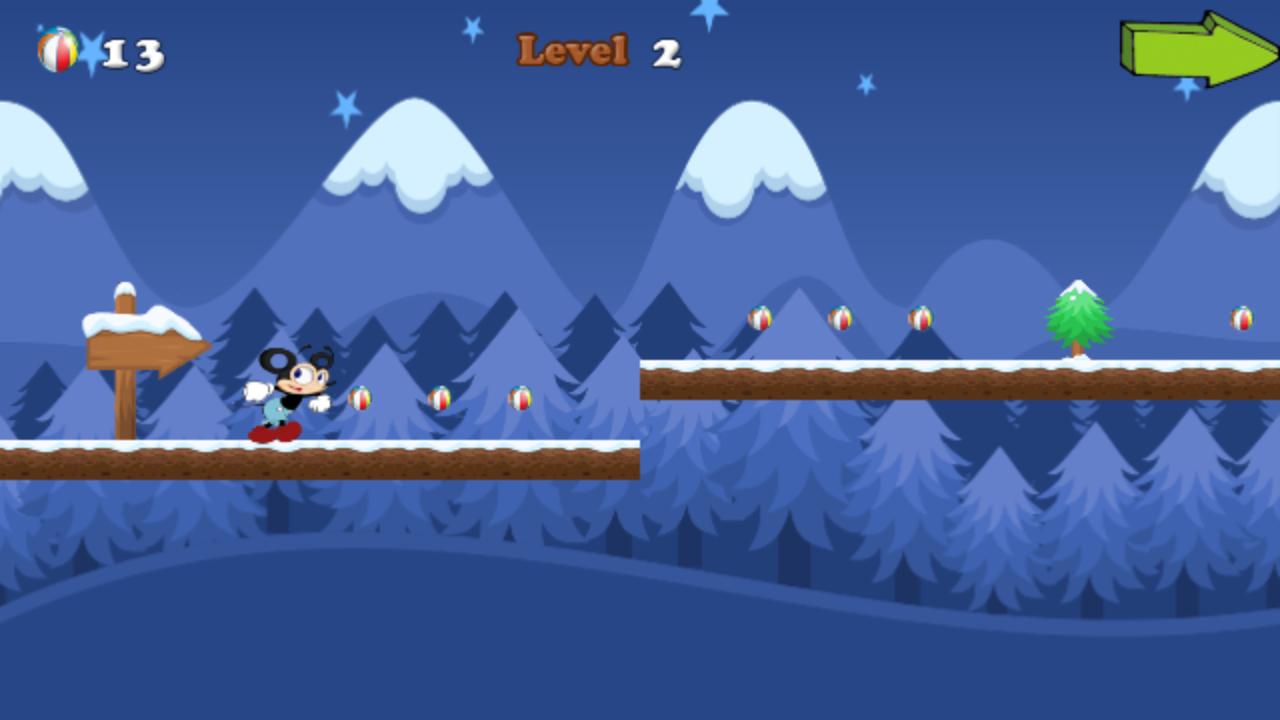This screenshot has height=720, width=1280.
Task: Tap the Mickey character on the platform
Action: tap(285, 390)
